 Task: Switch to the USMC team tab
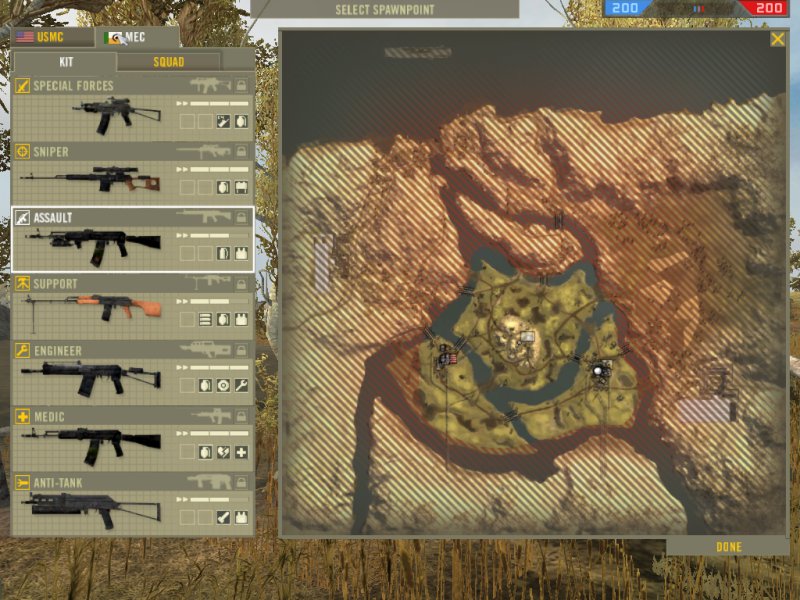click(52, 38)
